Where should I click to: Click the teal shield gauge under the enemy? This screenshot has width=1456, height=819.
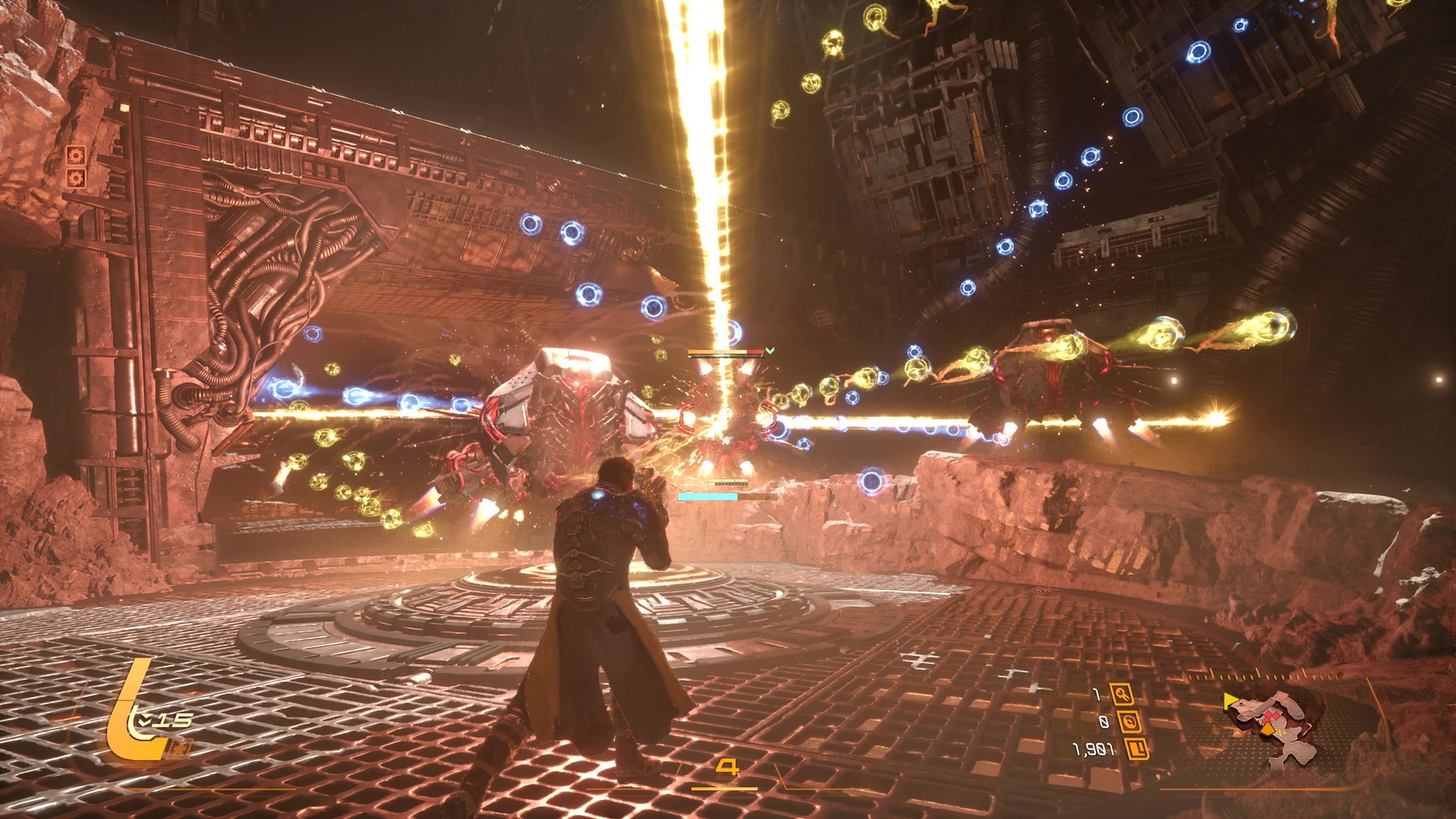pyautogui.click(x=708, y=496)
